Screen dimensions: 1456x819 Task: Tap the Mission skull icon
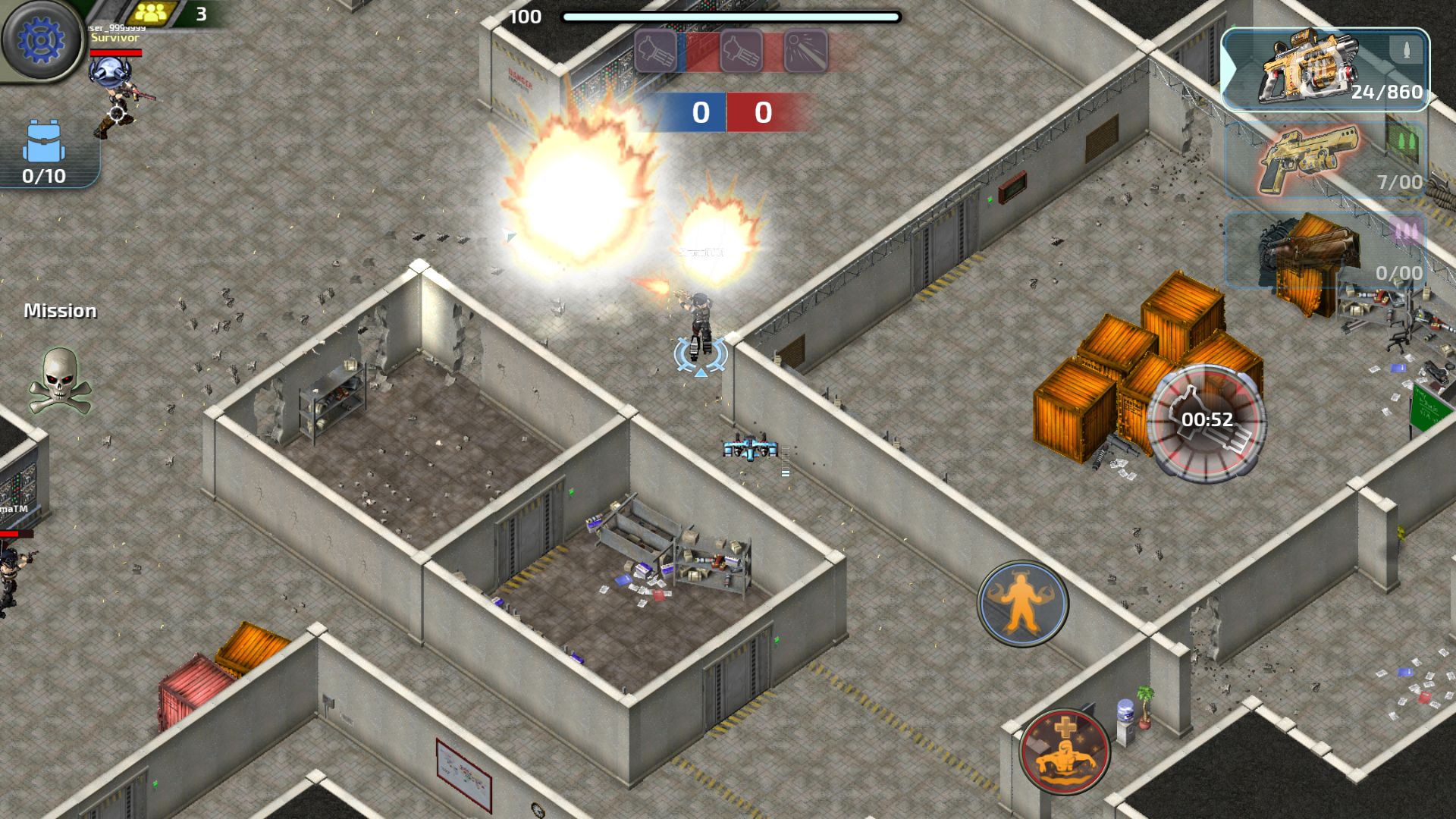[60, 381]
